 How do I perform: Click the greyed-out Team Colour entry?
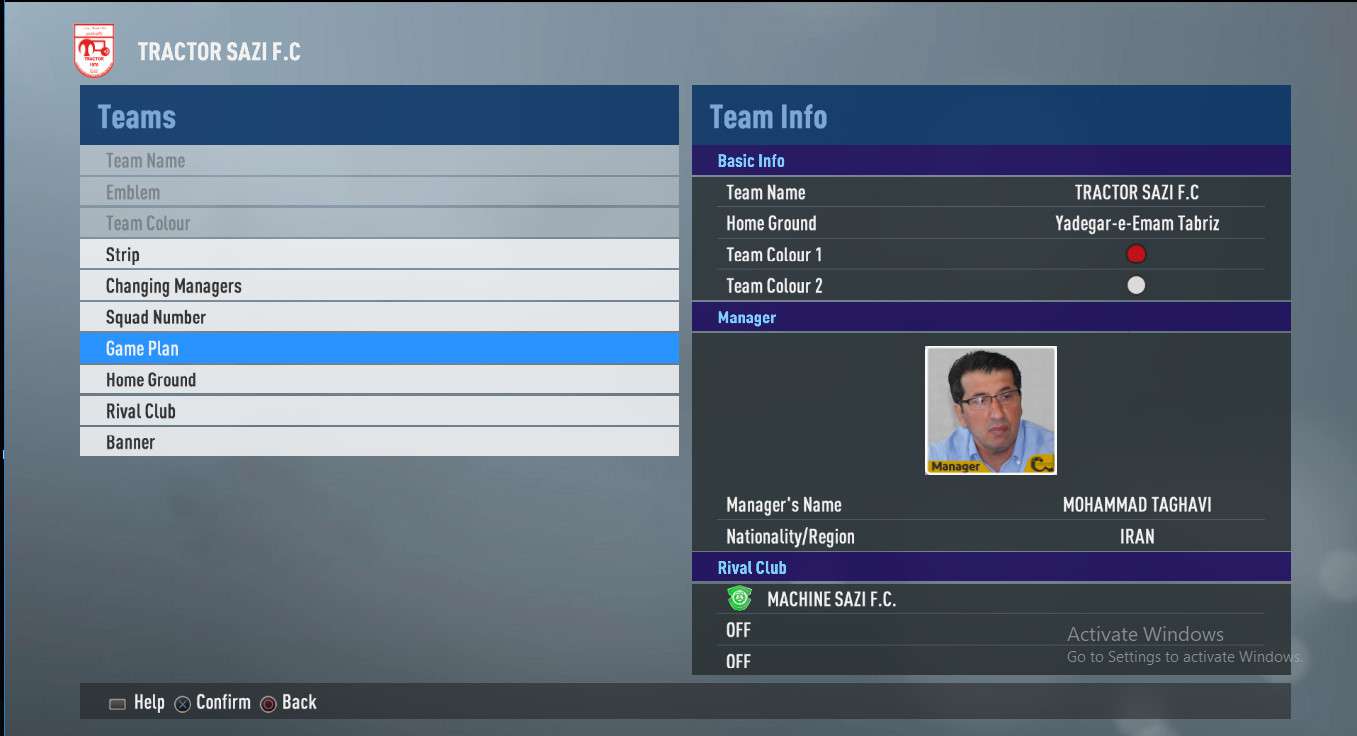(x=379, y=223)
